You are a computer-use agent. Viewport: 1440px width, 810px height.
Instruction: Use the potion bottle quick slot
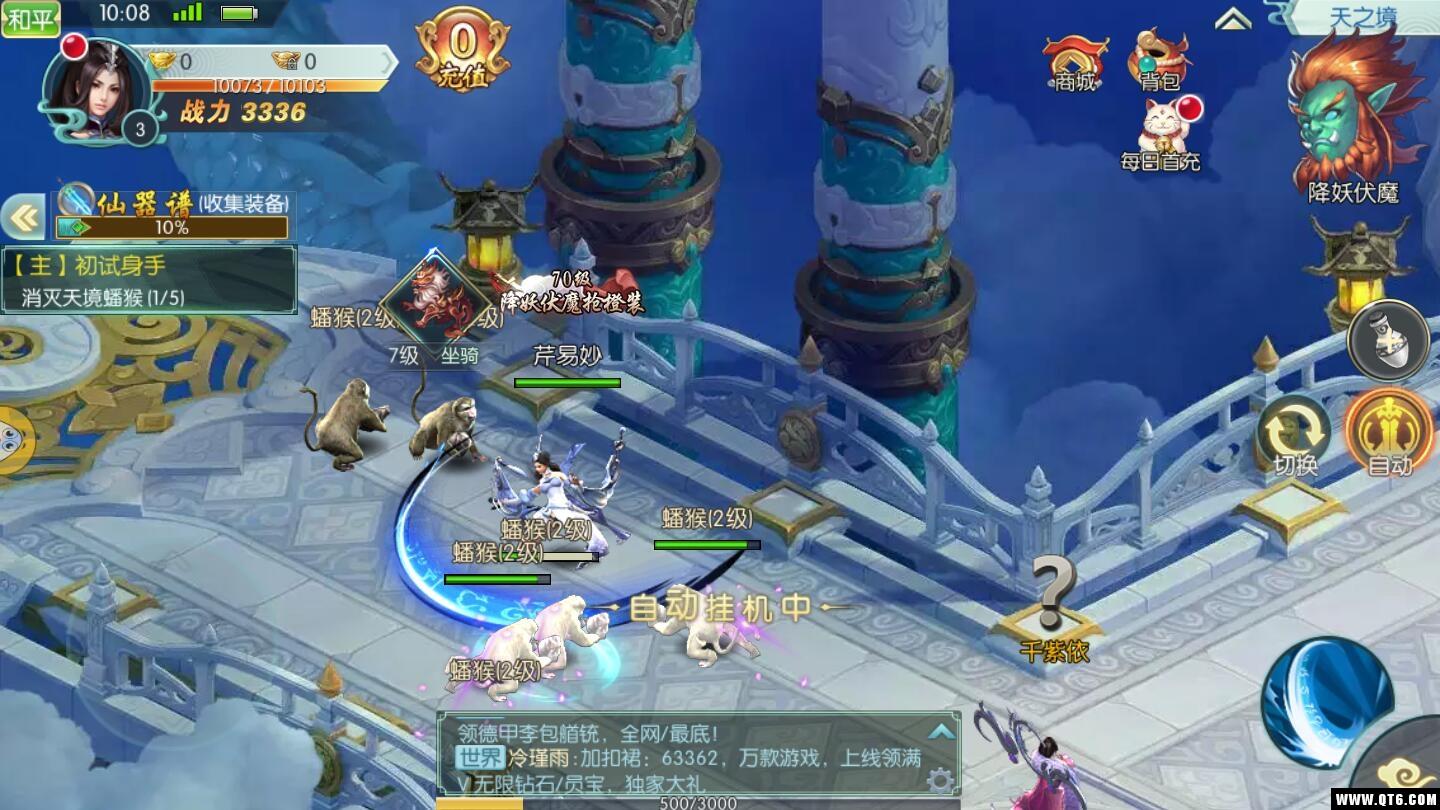(1389, 341)
